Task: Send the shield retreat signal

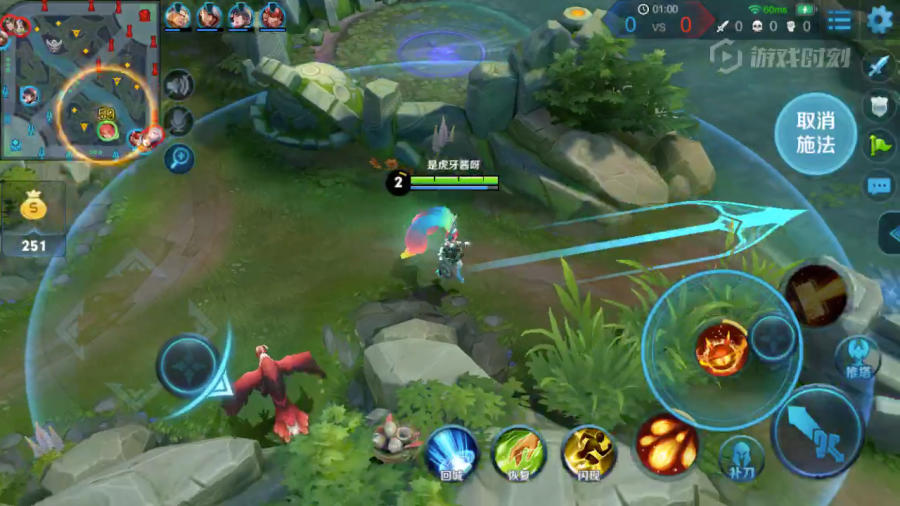Action: coord(878,106)
